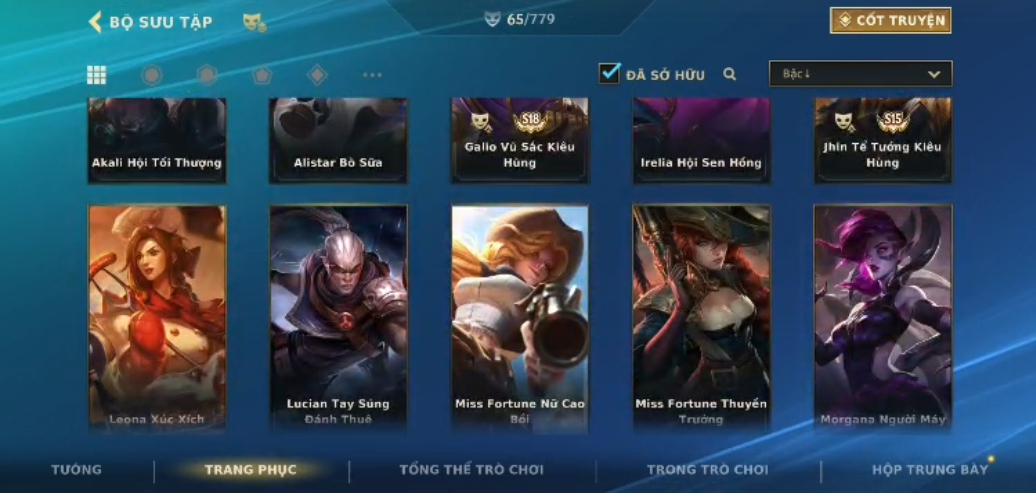Switch to the Tướng tab
Viewport: 1036px width, 493px height.
tap(76, 470)
